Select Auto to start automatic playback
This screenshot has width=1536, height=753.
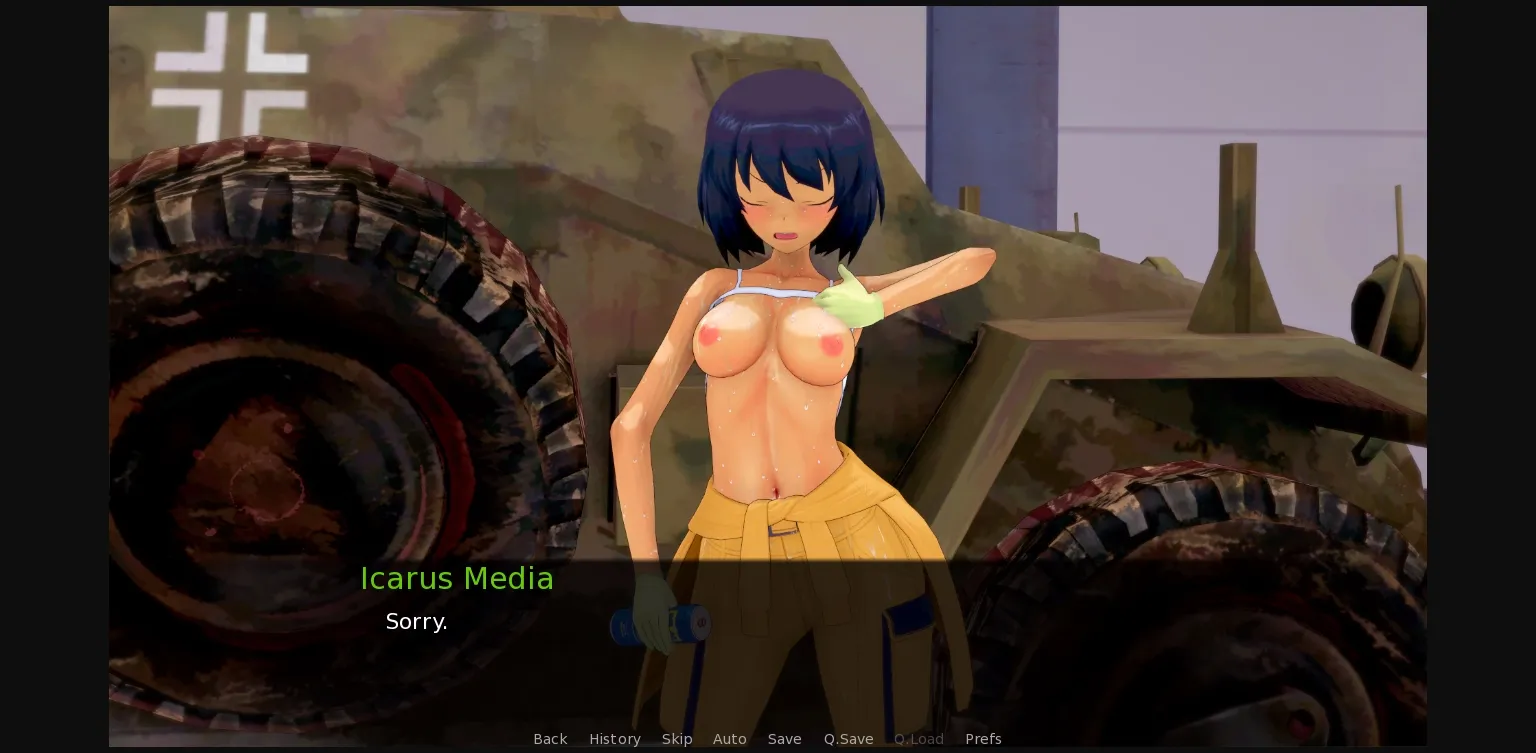(x=729, y=739)
